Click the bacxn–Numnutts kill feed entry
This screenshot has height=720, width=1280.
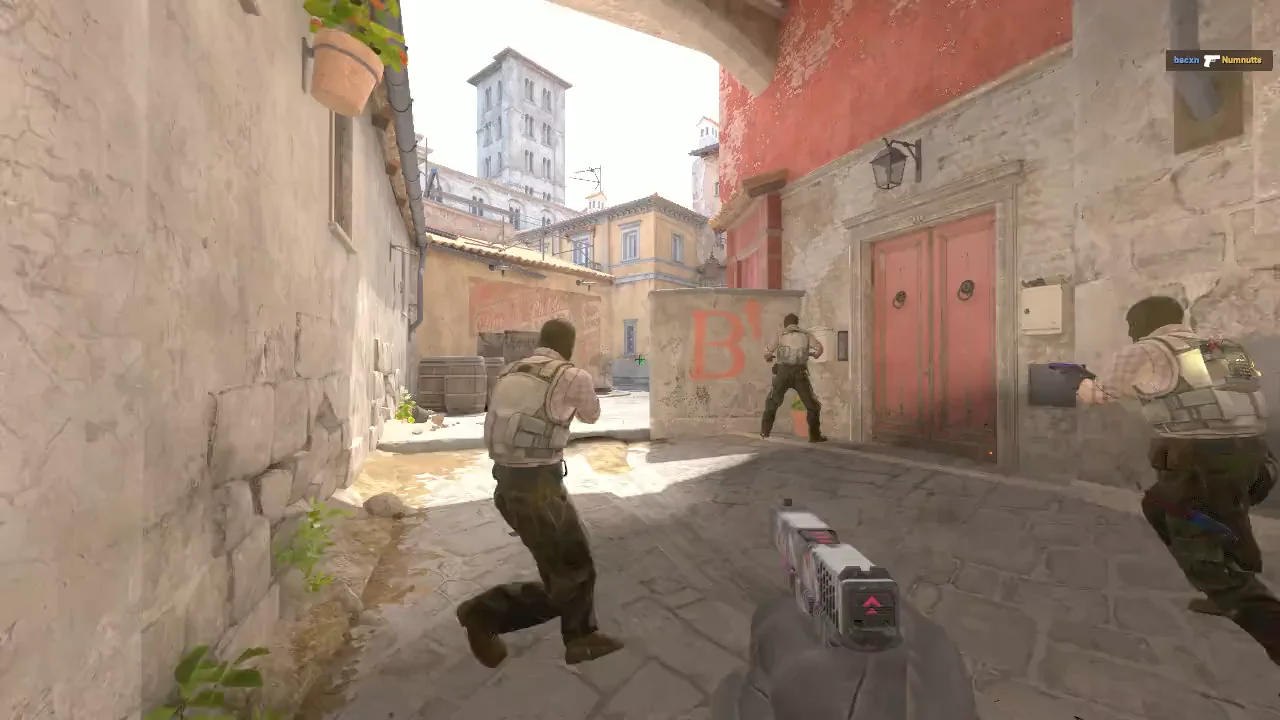1218,61
